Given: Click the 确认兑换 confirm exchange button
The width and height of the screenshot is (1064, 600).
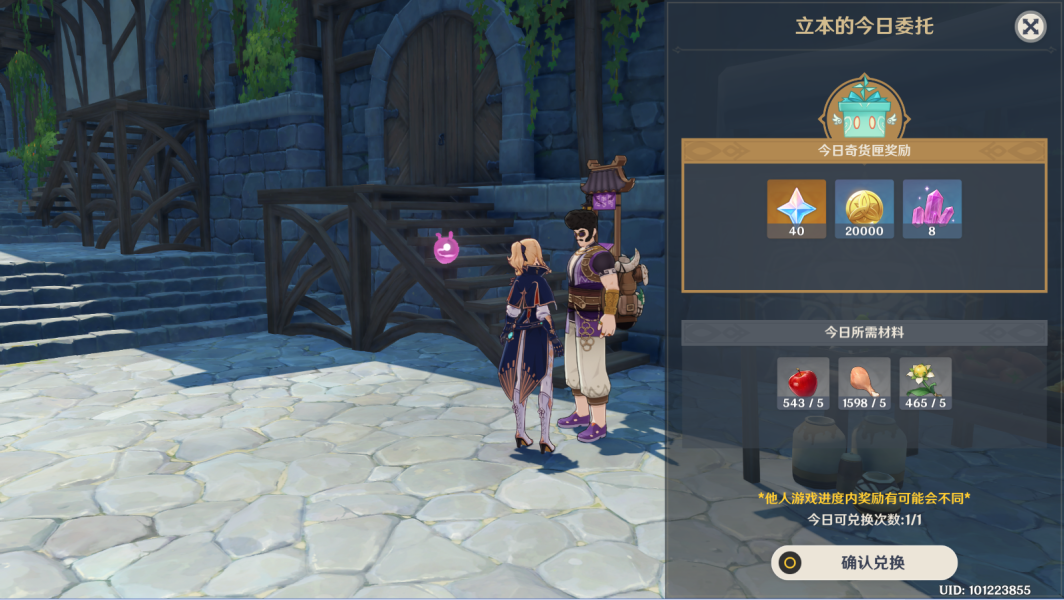Looking at the screenshot, I should (864, 563).
